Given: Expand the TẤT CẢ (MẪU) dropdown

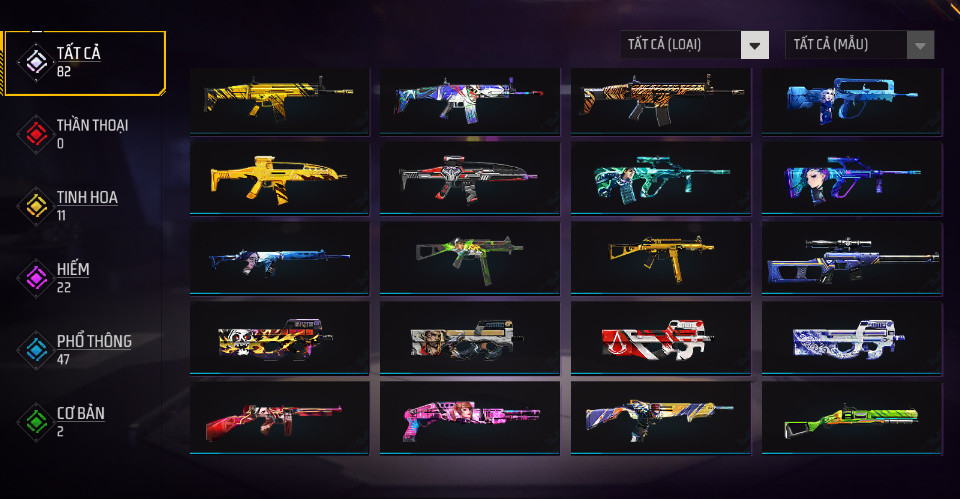Looking at the screenshot, I should pyautogui.click(x=860, y=44).
